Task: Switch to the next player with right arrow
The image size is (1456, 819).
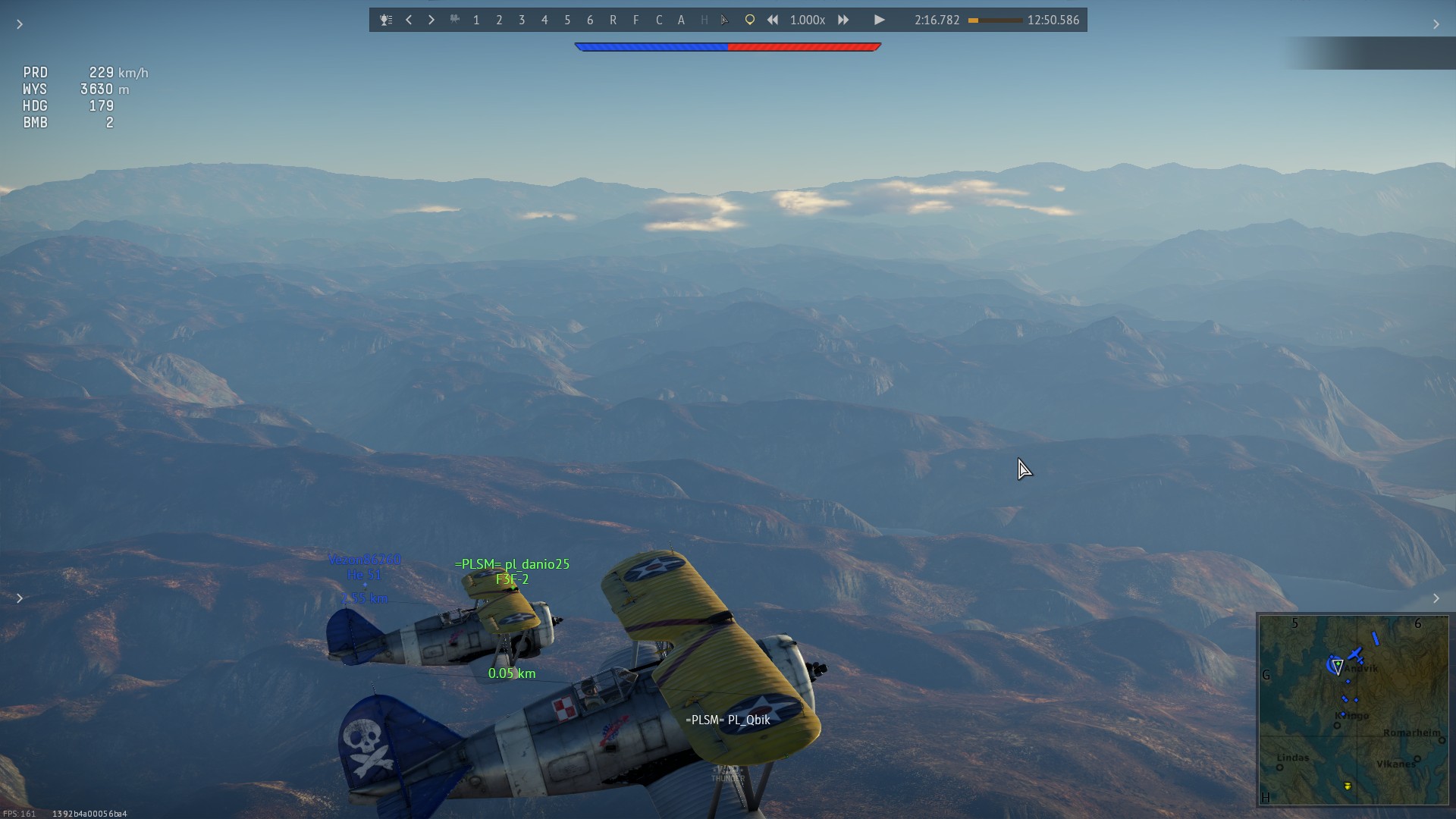Action: (431, 20)
